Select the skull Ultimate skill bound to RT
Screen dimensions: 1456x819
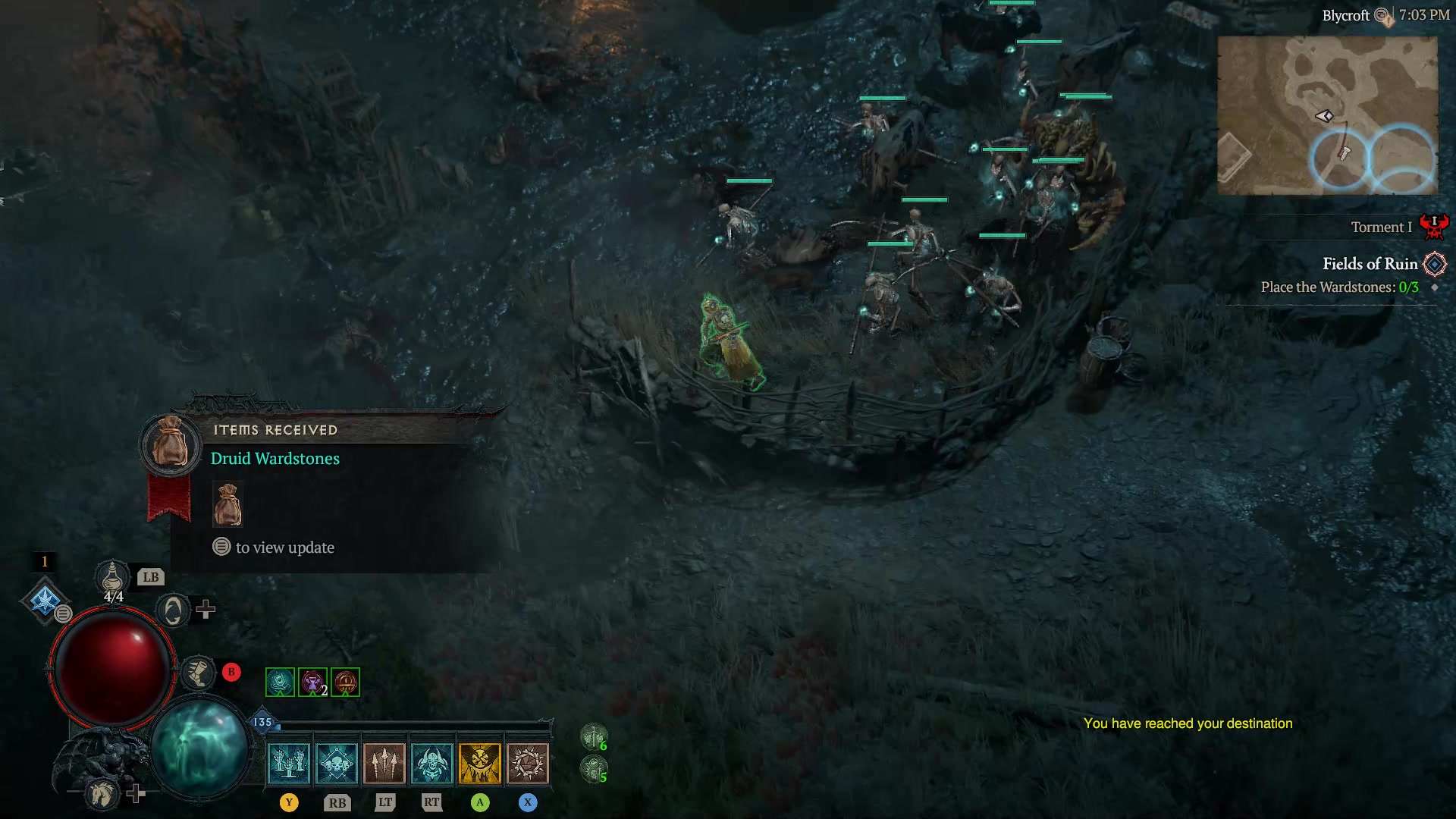(x=433, y=762)
